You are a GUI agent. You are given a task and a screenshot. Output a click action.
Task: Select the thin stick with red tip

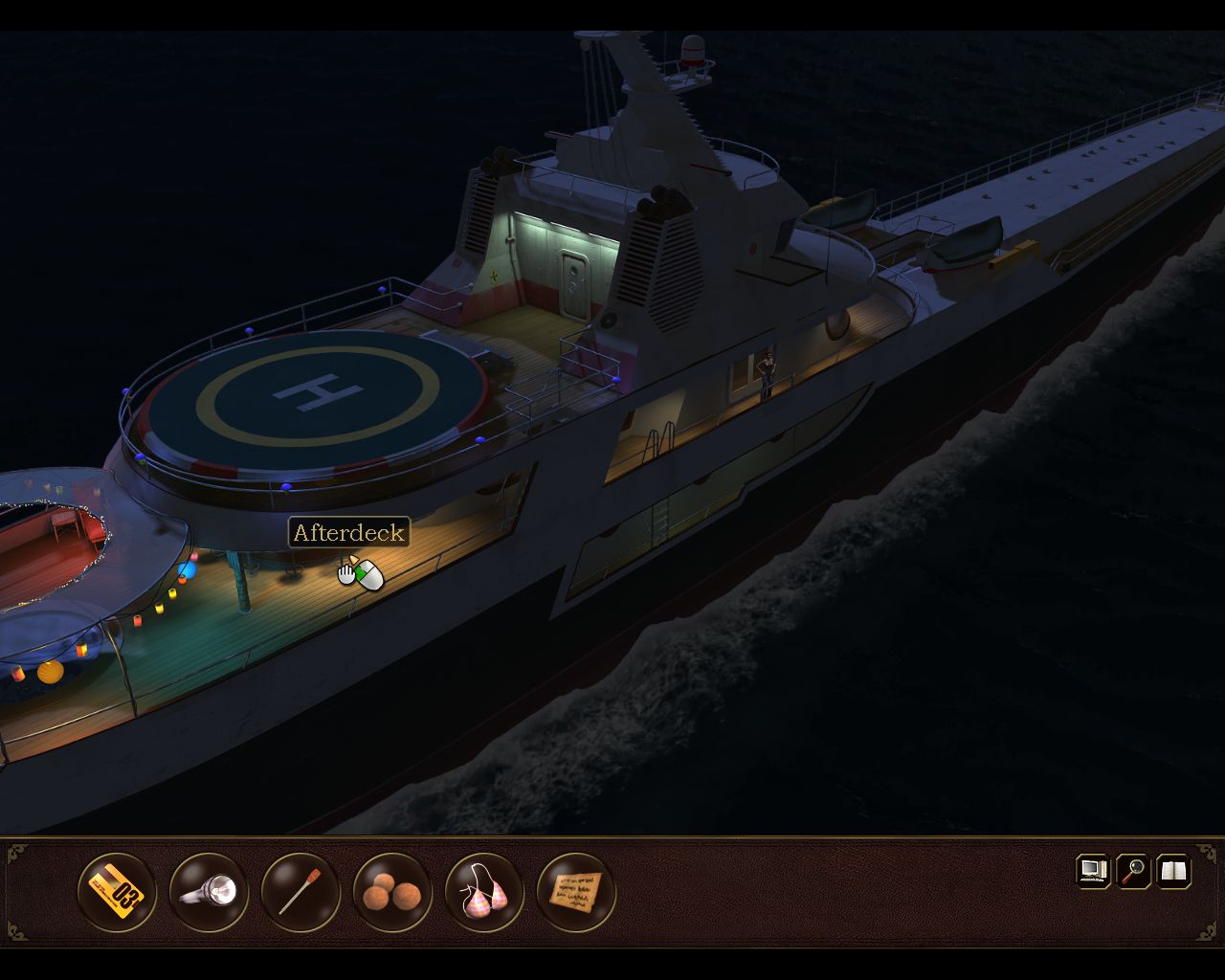pos(301,892)
